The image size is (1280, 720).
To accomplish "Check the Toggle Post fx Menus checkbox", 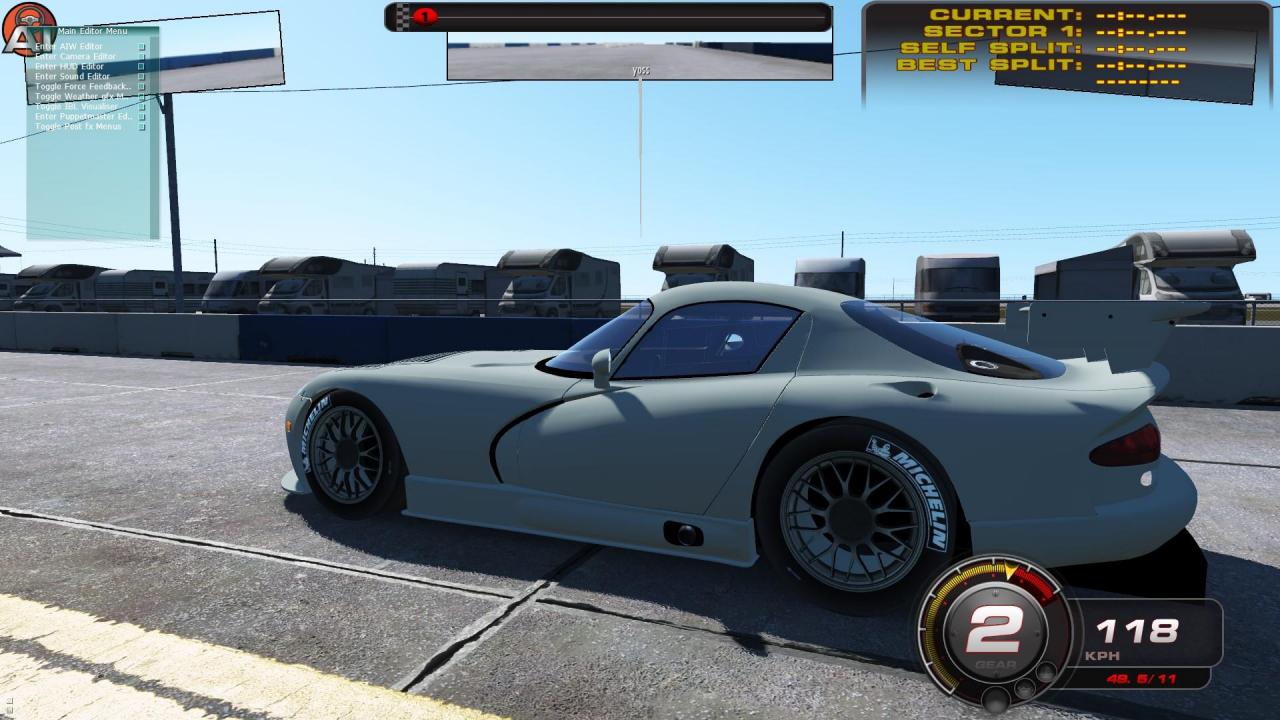I will 142,126.
